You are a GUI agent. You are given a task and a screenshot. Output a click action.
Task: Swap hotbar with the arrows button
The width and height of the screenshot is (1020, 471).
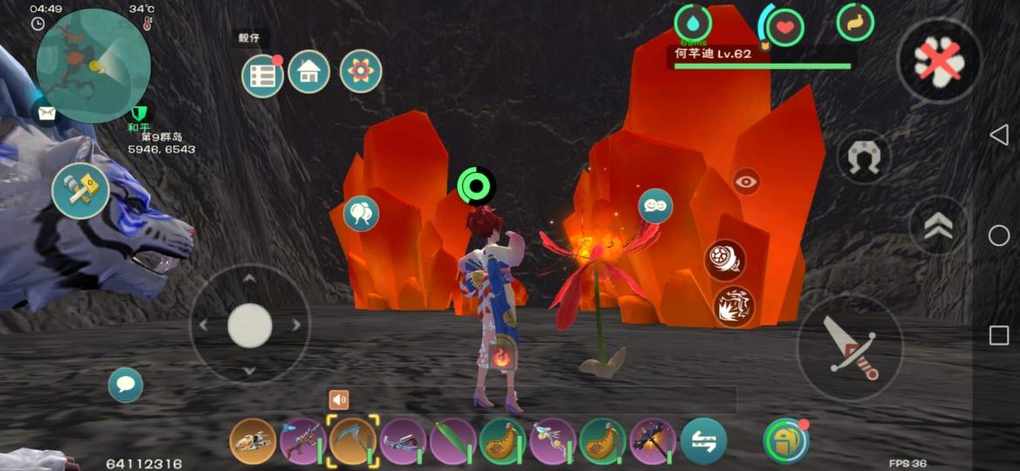[x=704, y=441]
